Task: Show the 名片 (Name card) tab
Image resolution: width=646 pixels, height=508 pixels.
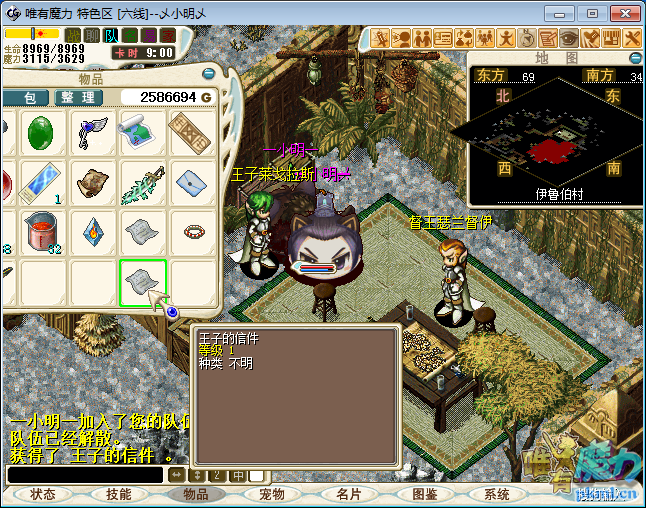Action: [348, 494]
